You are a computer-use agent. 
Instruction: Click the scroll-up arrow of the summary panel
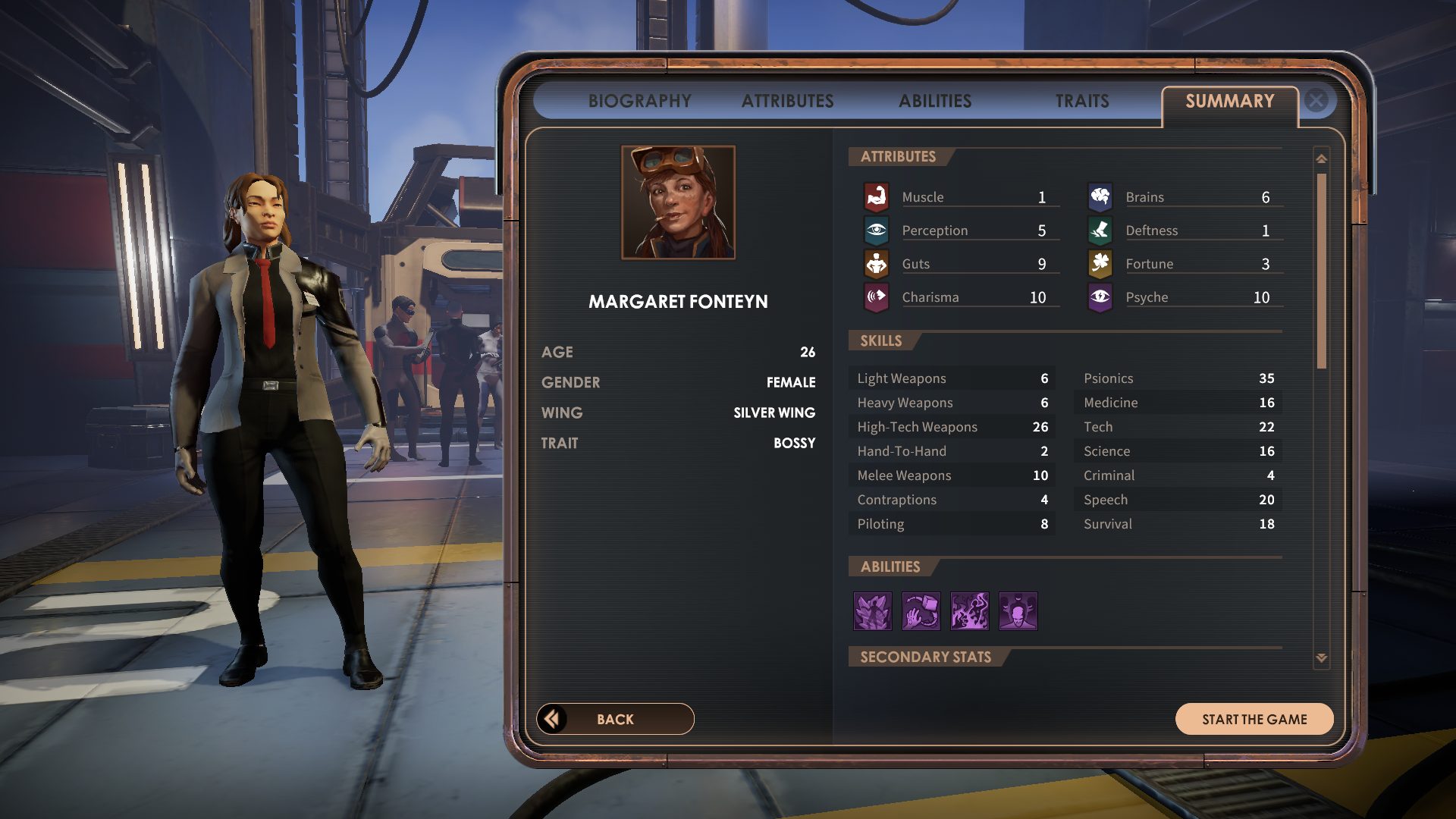tap(1322, 158)
